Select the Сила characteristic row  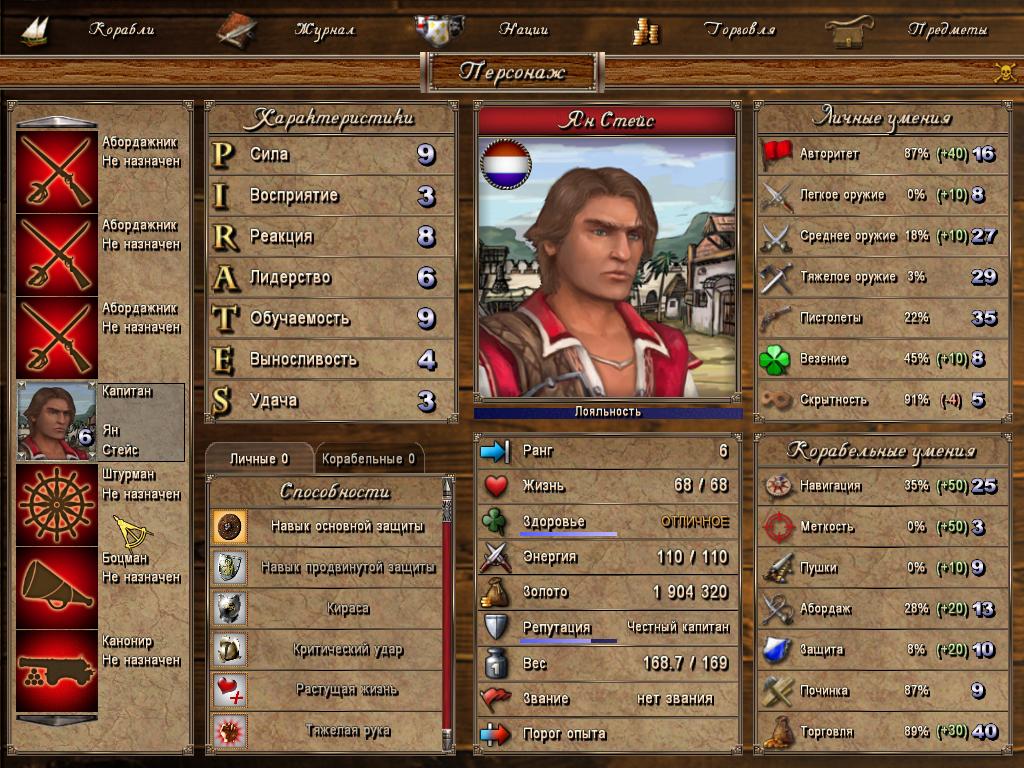tap(330, 155)
